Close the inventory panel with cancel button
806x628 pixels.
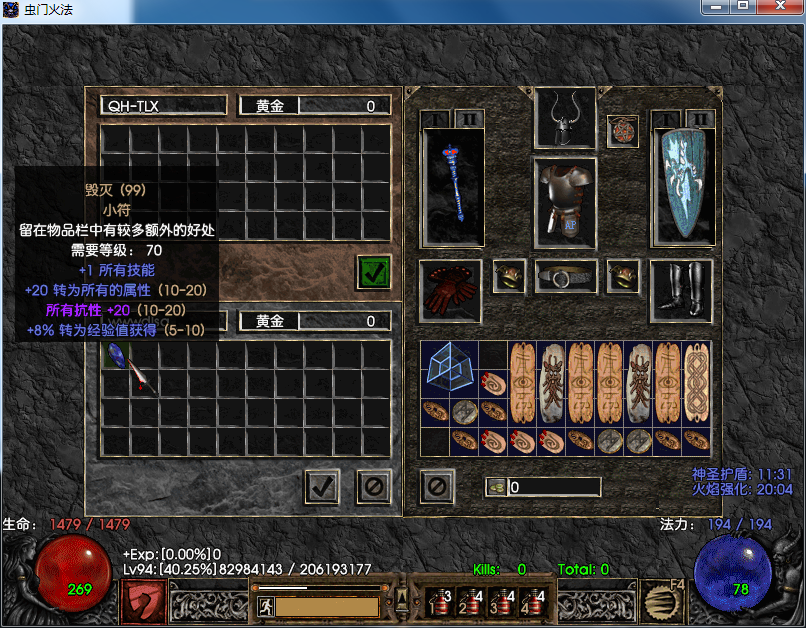437,487
